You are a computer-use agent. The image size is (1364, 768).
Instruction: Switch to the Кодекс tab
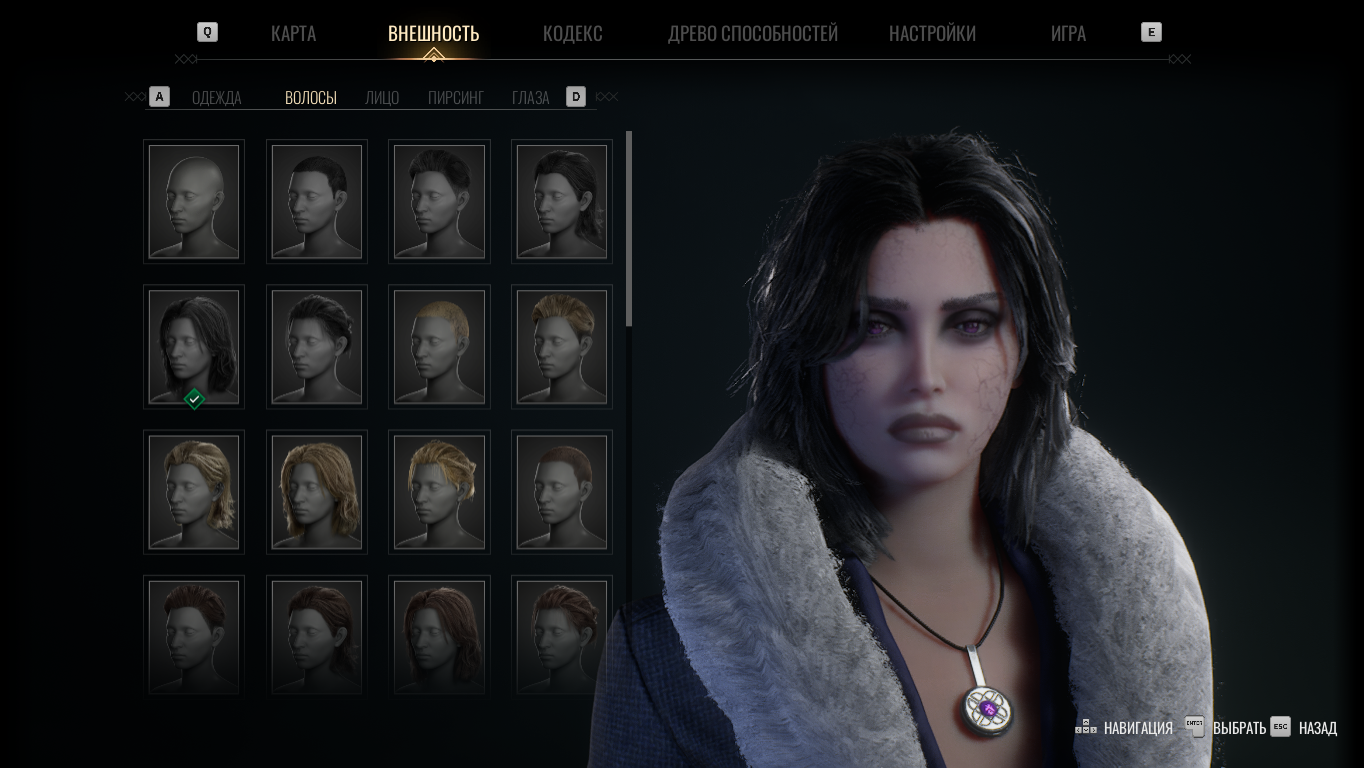(x=572, y=33)
